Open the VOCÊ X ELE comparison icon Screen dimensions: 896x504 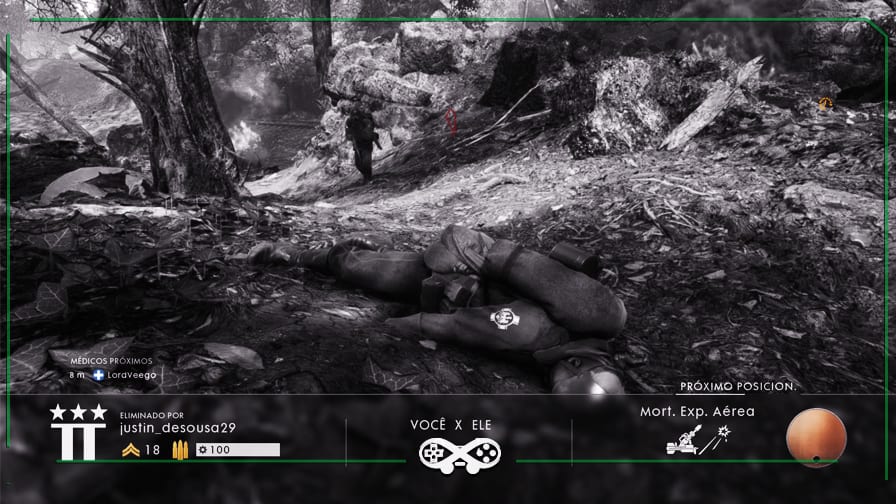point(459,453)
